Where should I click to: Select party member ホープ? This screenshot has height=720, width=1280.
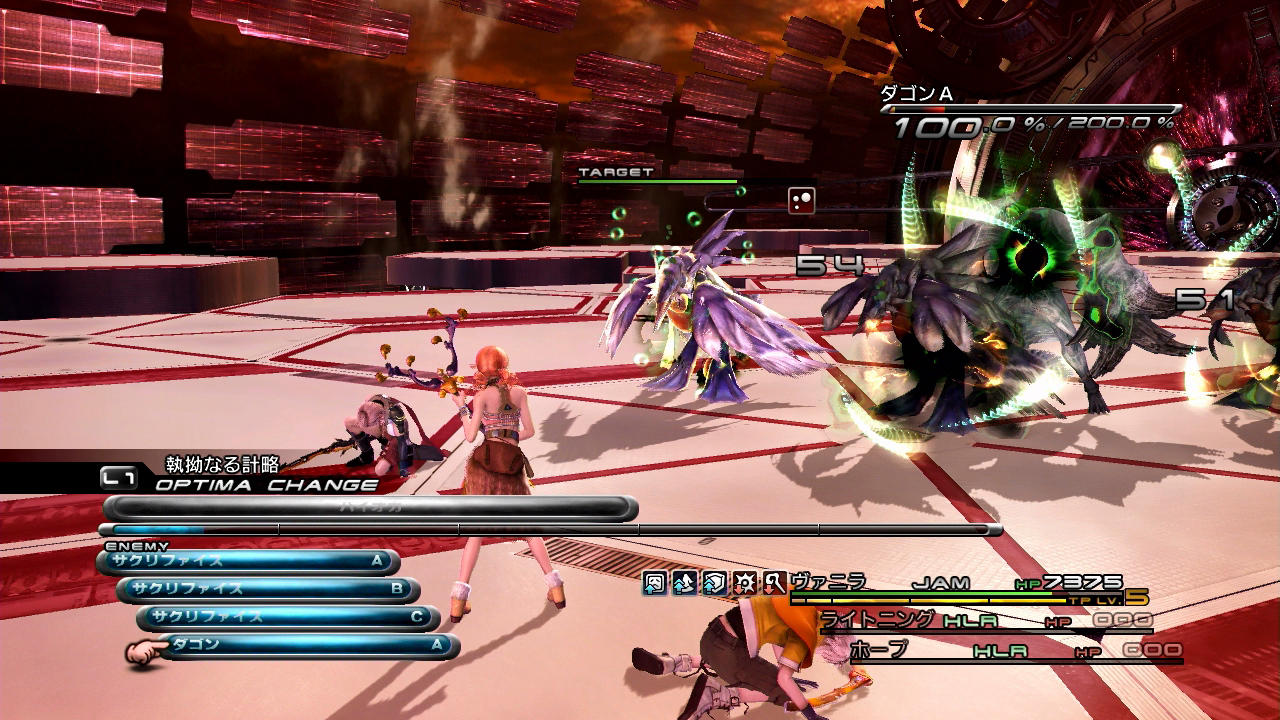click(x=879, y=650)
